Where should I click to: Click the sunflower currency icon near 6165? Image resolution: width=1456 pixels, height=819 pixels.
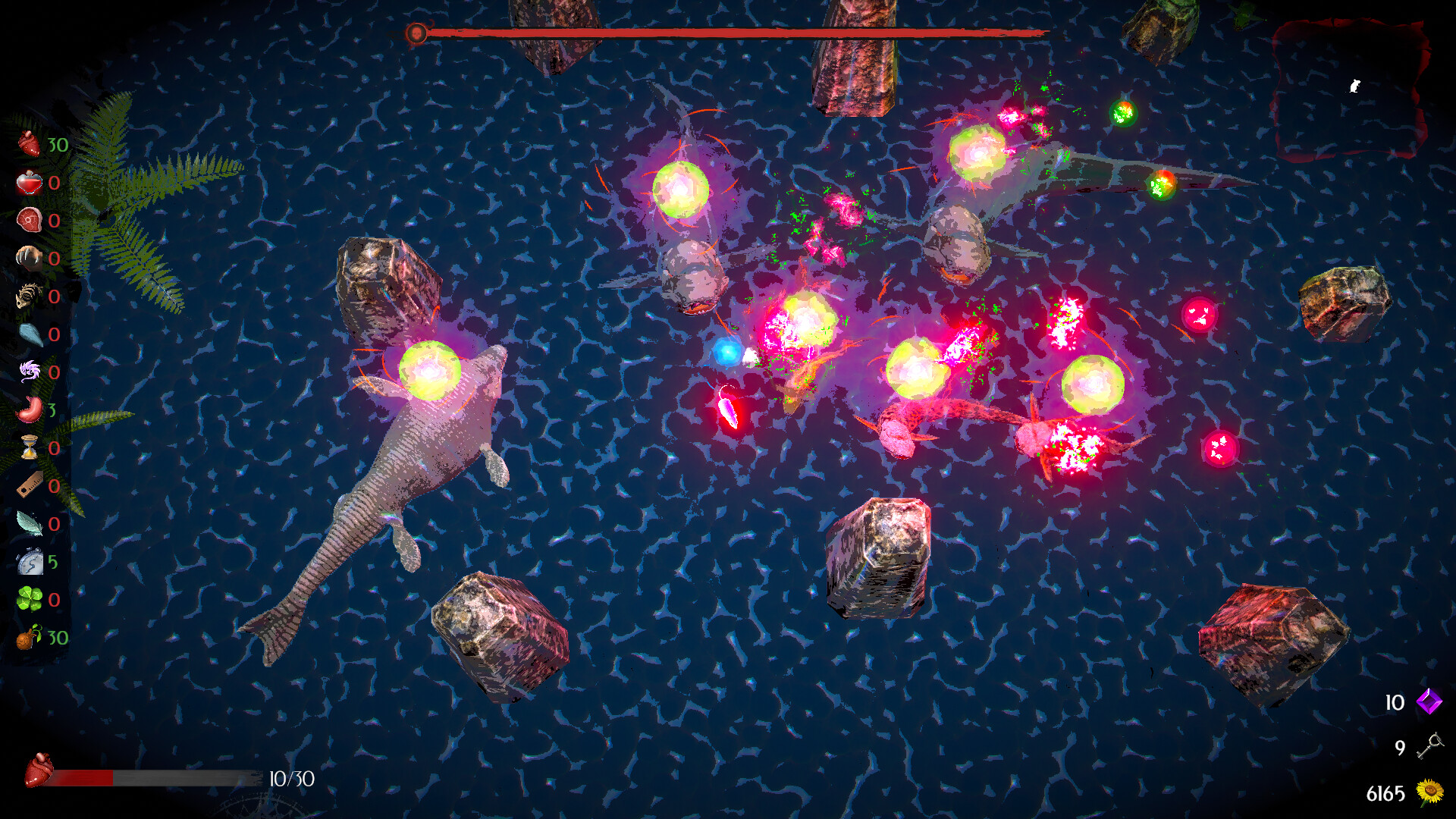(x=1431, y=793)
